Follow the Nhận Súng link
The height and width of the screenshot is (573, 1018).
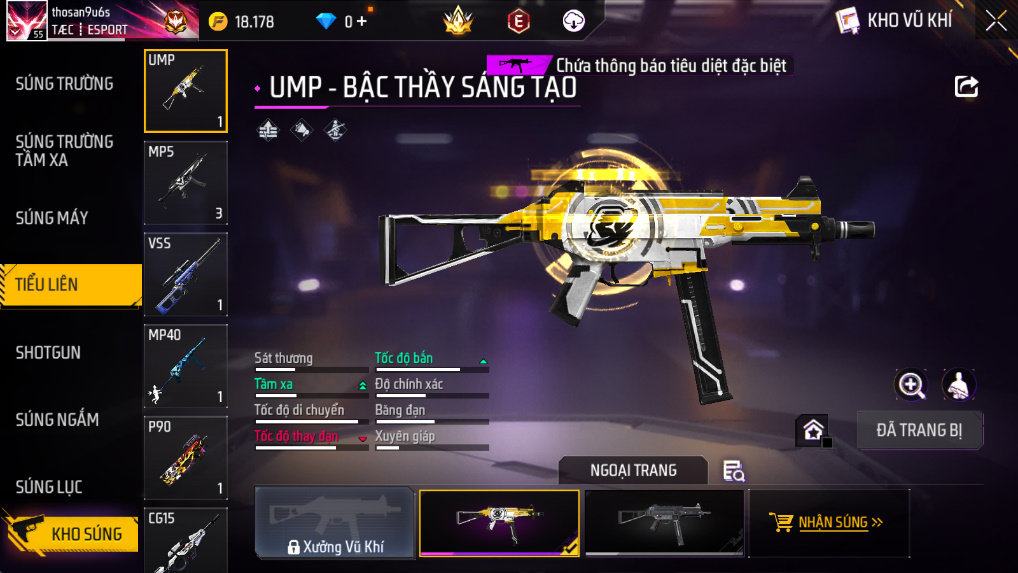[x=829, y=522]
